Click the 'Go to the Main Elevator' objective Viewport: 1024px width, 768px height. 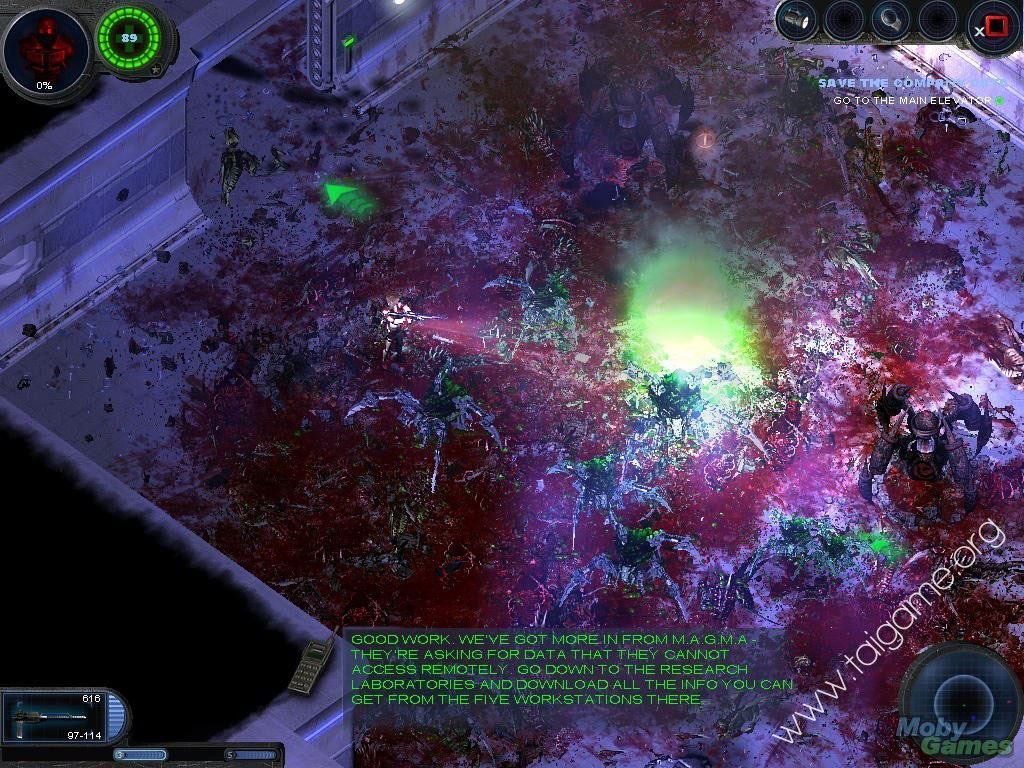click(x=912, y=100)
